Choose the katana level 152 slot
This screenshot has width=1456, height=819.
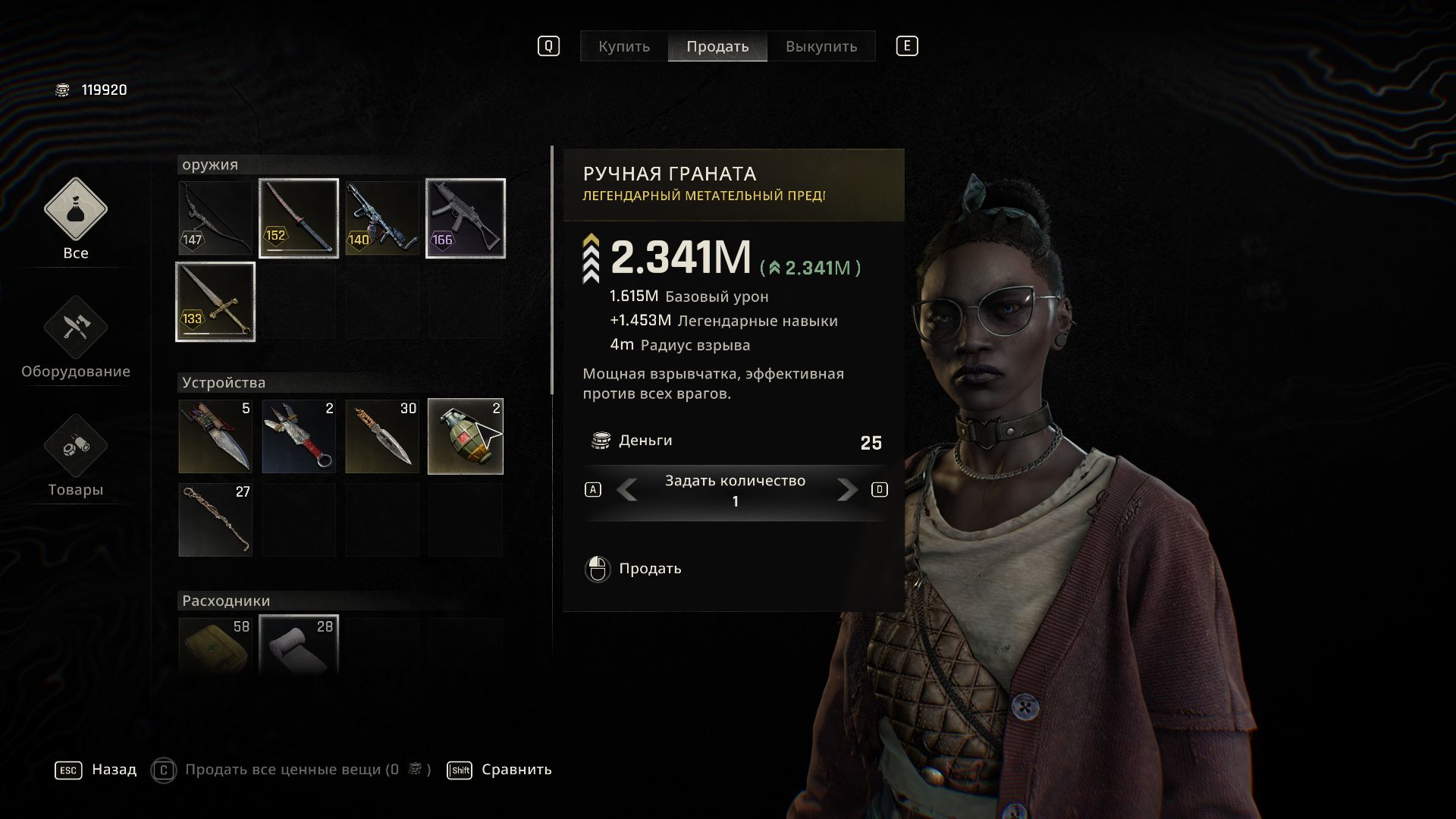(x=299, y=218)
